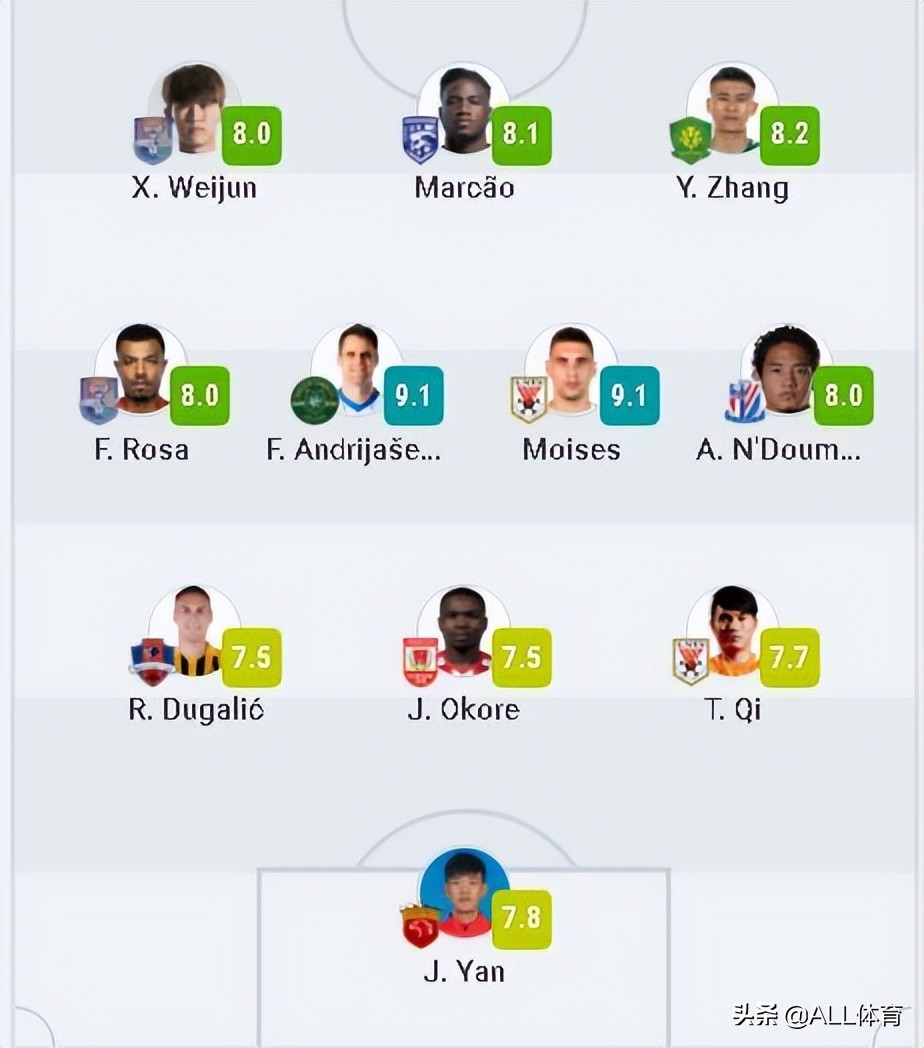Screen dimensions: 924x1048
Task: Click the R. Dugalić name label
Action: pos(196,710)
